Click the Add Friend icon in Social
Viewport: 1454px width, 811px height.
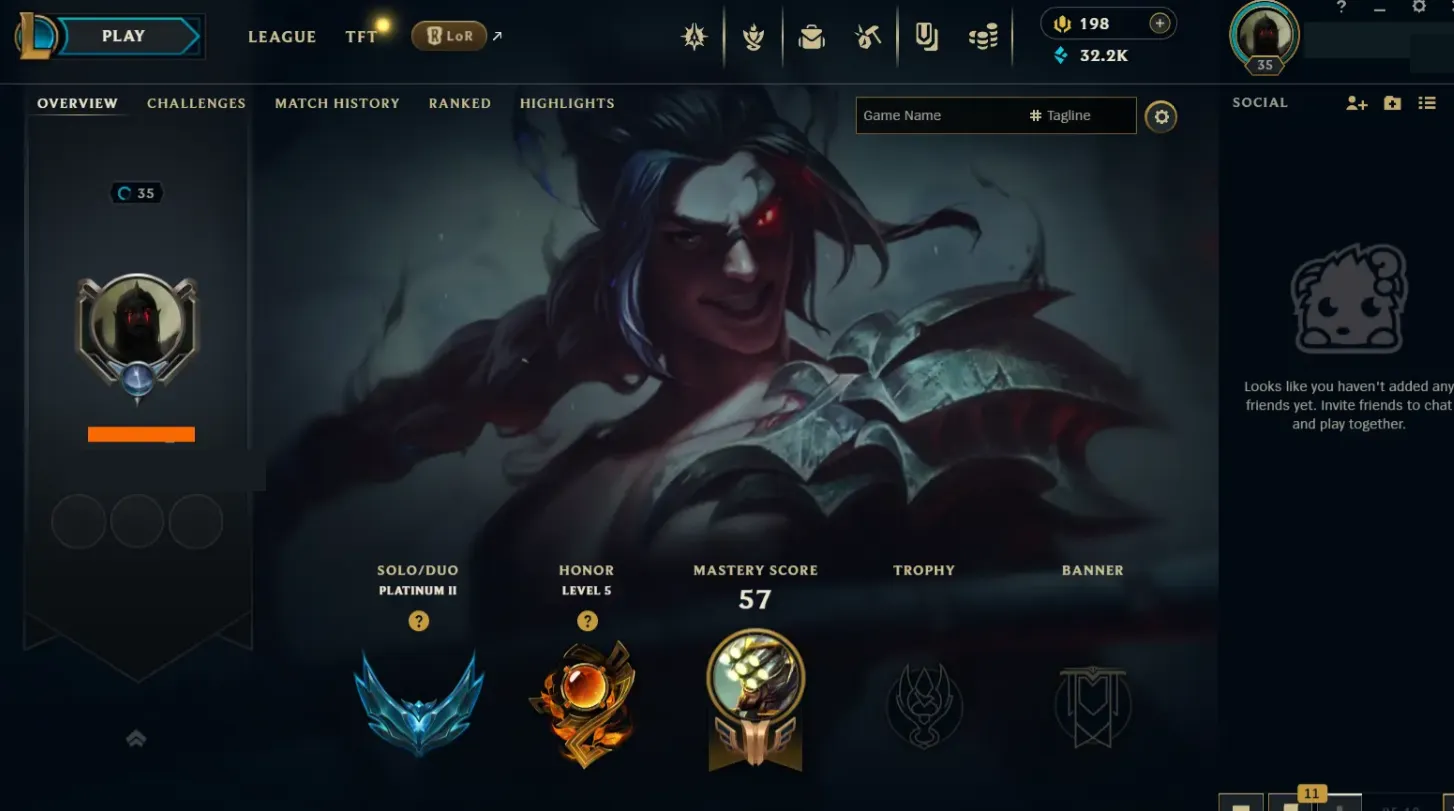tap(1356, 102)
